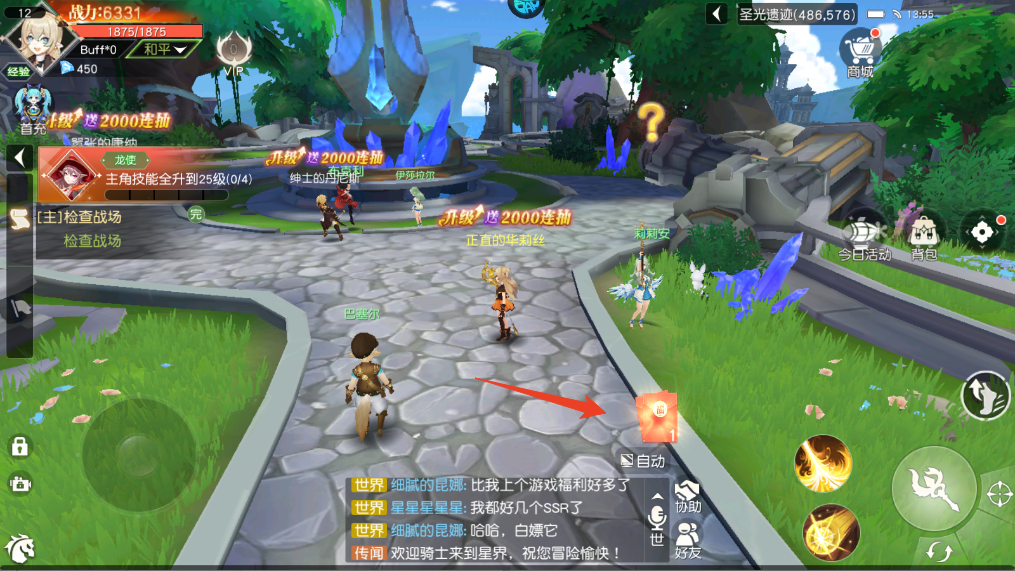Collect the red envelope reward
This screenshot has height=571, width=1015.
[x=657, y=416]
